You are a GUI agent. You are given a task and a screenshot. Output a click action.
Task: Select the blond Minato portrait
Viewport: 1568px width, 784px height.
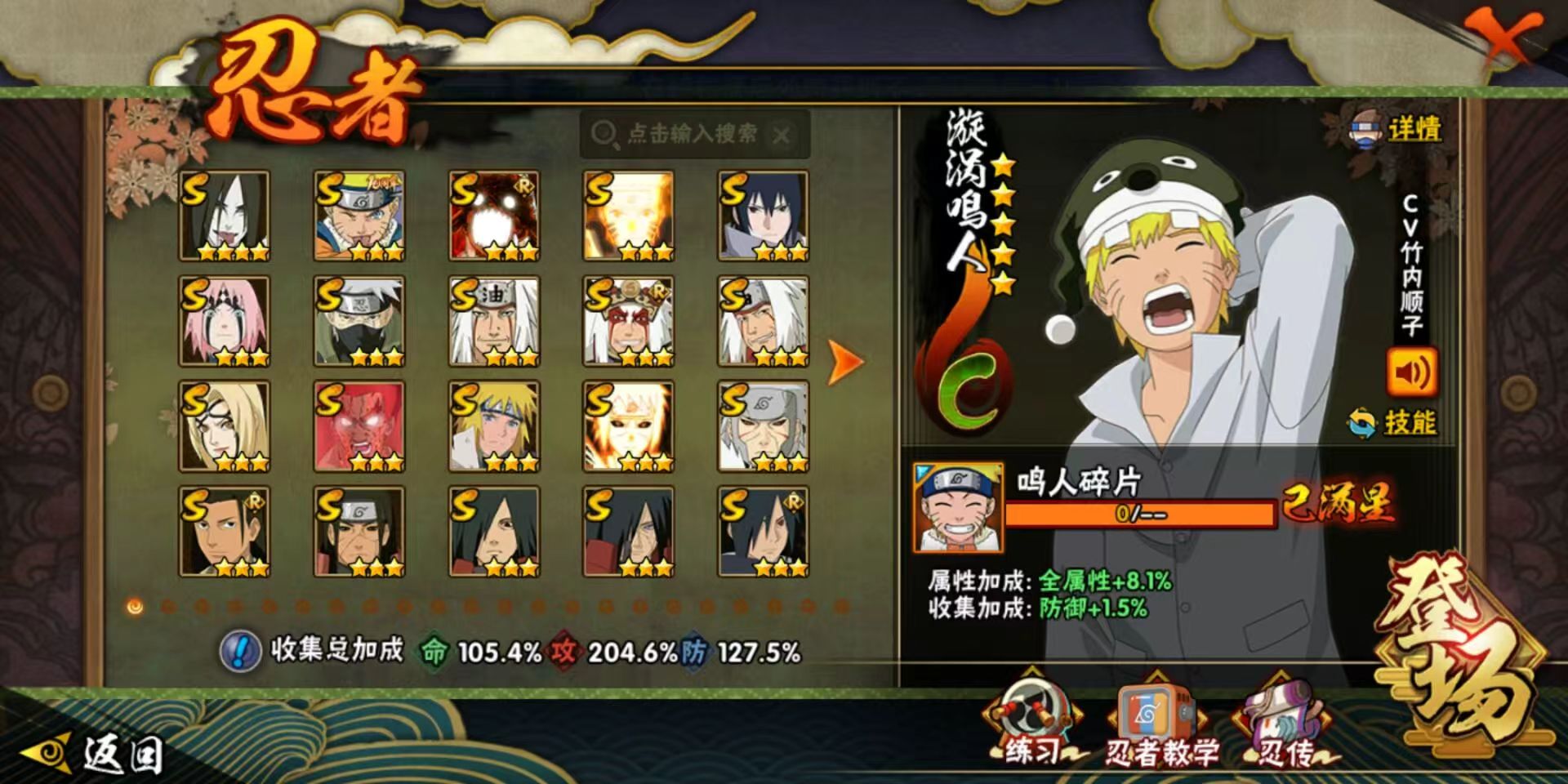[494, 426]
